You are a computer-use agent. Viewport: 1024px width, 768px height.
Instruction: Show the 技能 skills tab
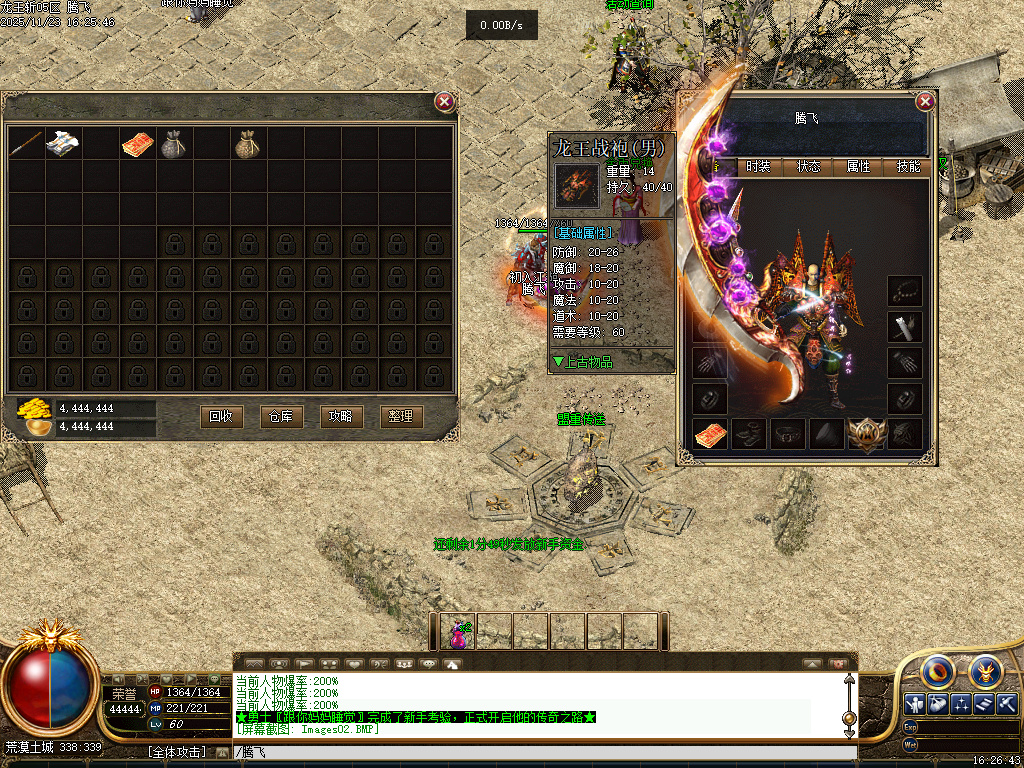click(908, 167)
